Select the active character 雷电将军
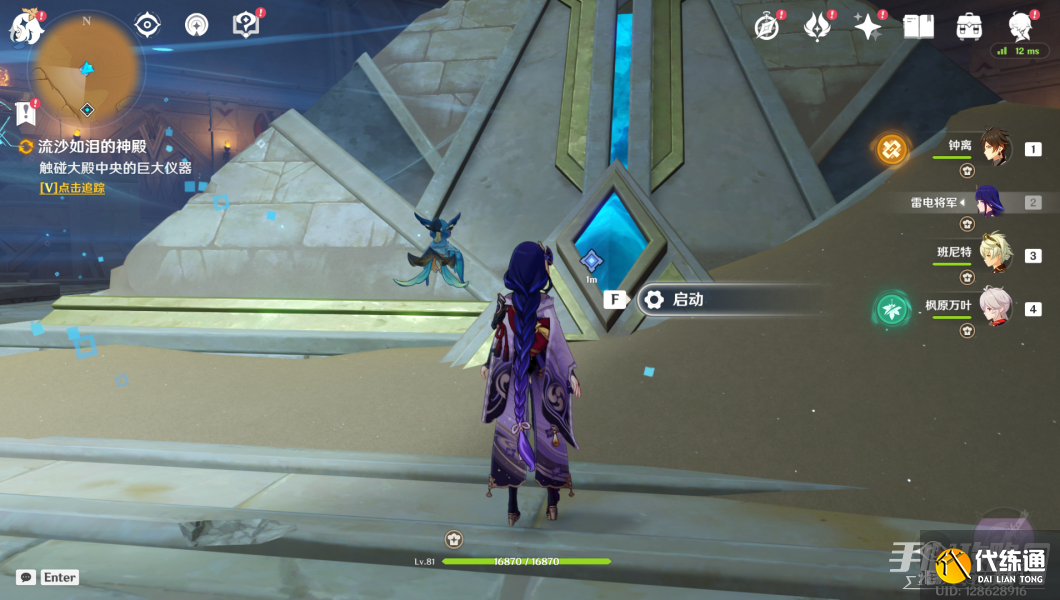Image resolution: width=1060 pixels, height=600 pixels. [x=989, y=202]
